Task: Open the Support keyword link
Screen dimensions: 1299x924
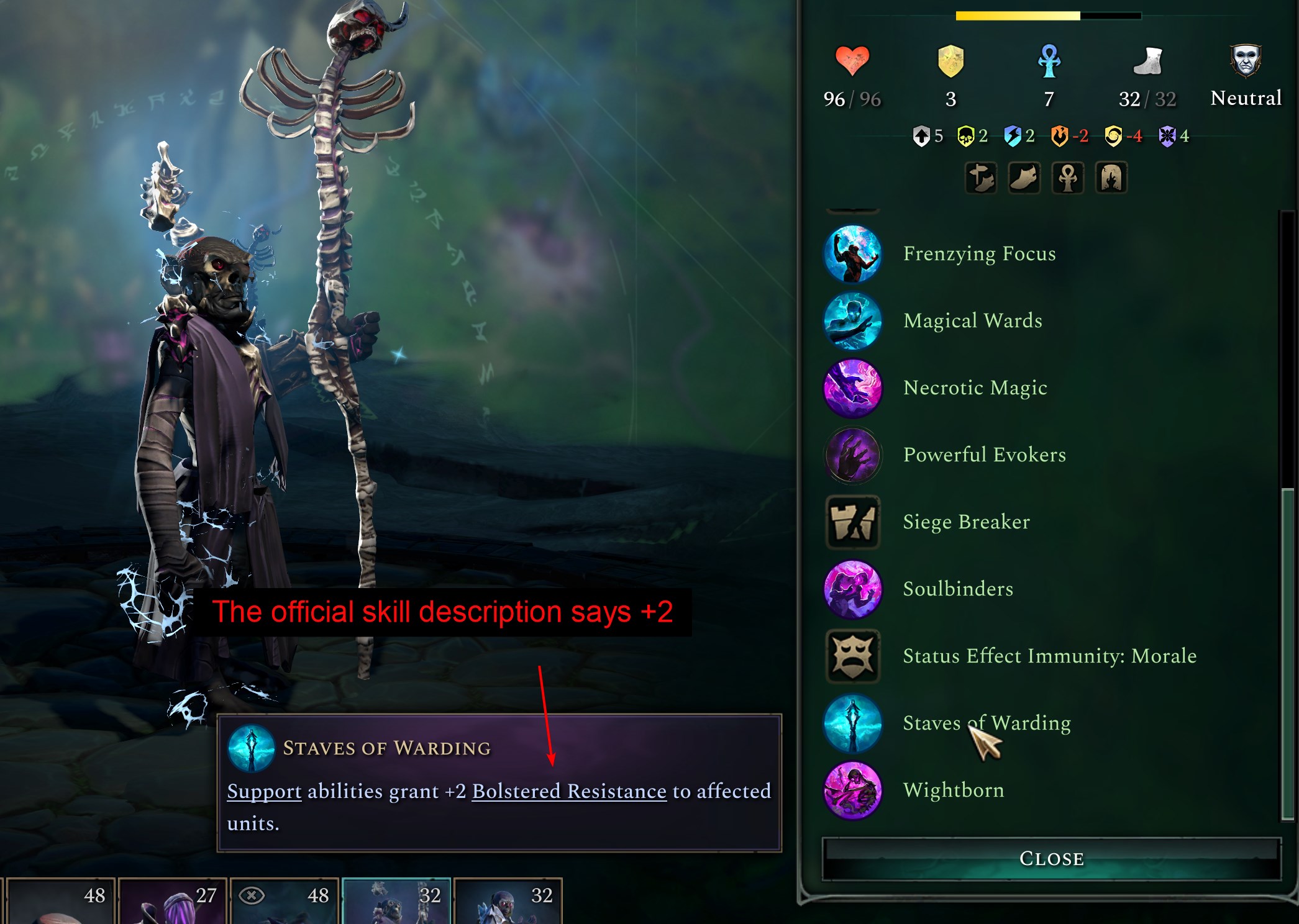Action: pyautogui.click(x=263, y=792)
